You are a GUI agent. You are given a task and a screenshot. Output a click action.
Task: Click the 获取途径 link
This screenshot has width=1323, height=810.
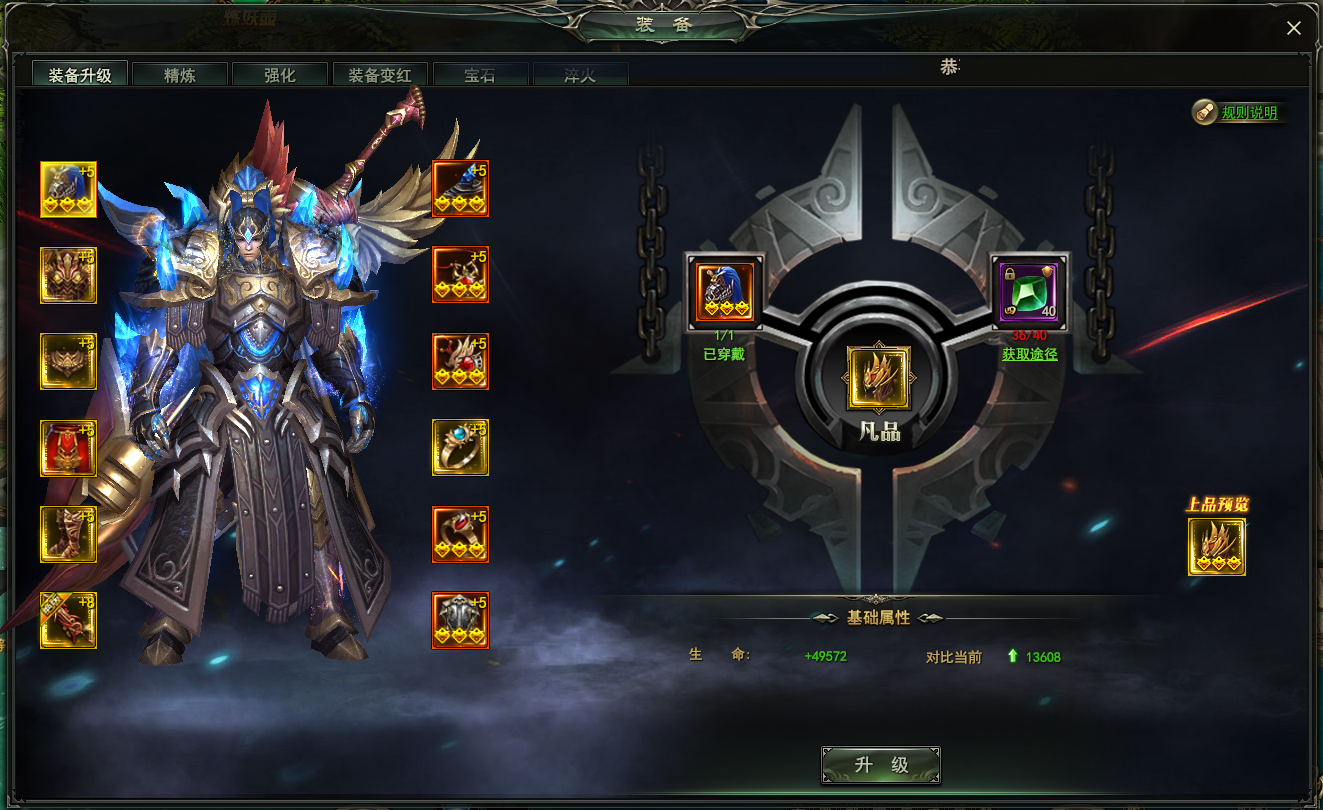point(1029,354)
